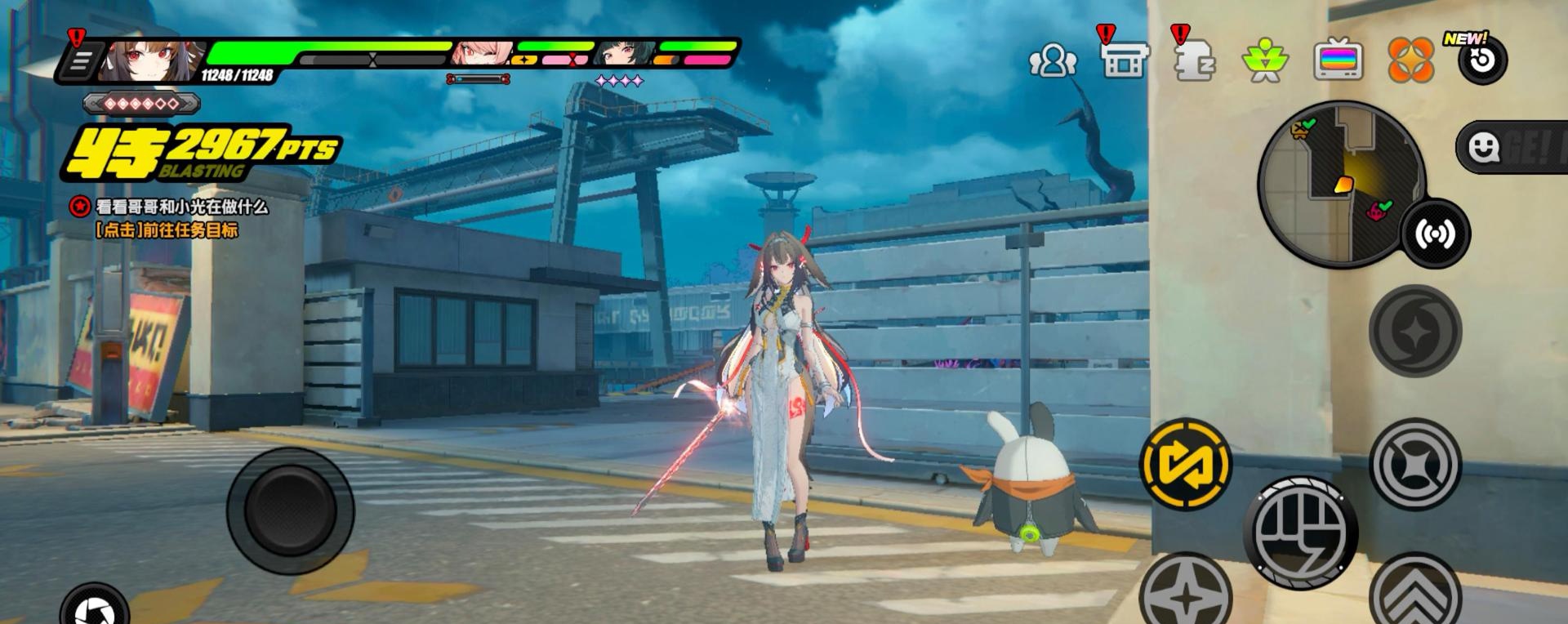Open the camera aperture icon
Image resolution: width=1568 pixels, height=624 pixels.
pyautogui.click(x=95, y=608)
